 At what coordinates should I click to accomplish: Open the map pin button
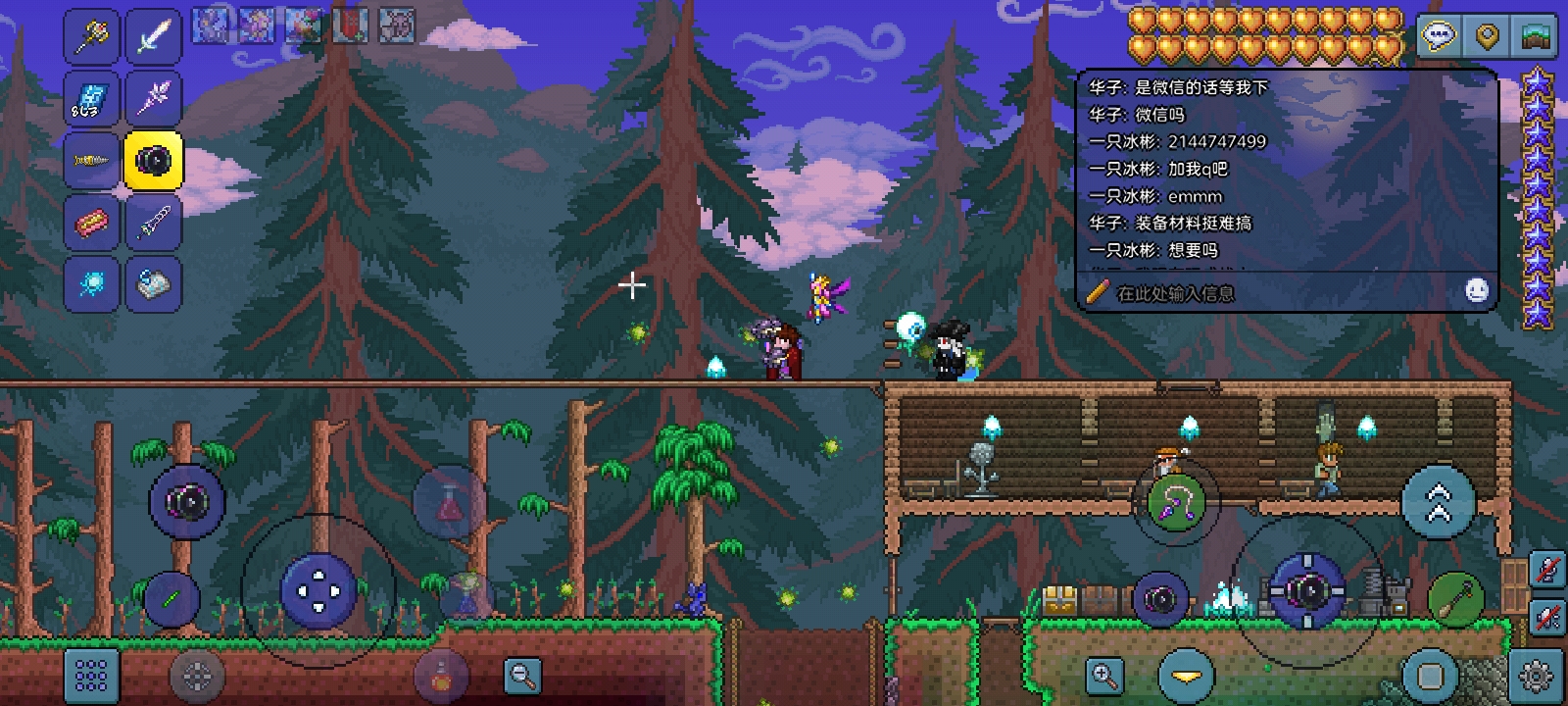pos(1487,37)
